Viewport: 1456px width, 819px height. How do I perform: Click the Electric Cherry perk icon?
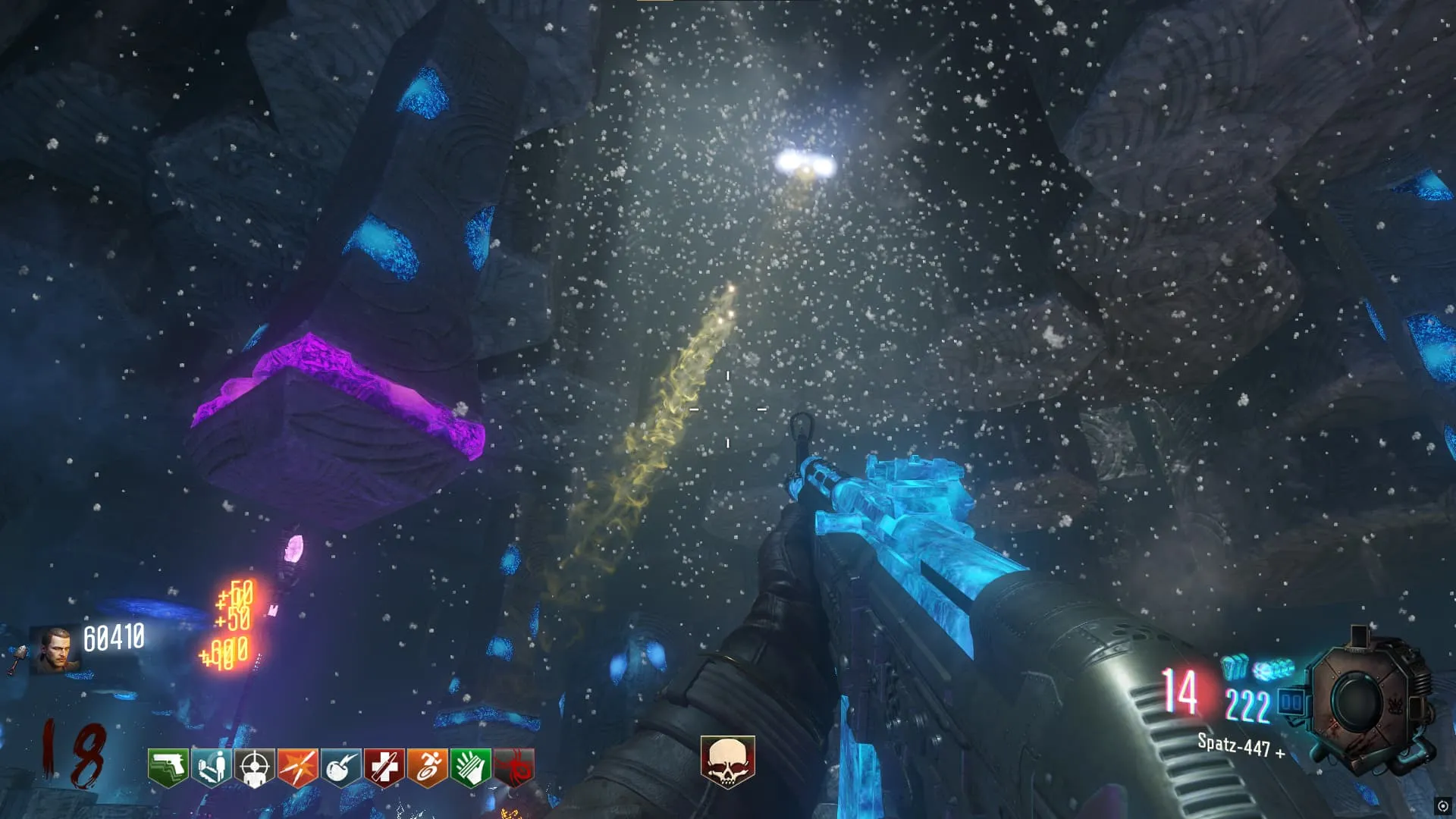point(340,767)
